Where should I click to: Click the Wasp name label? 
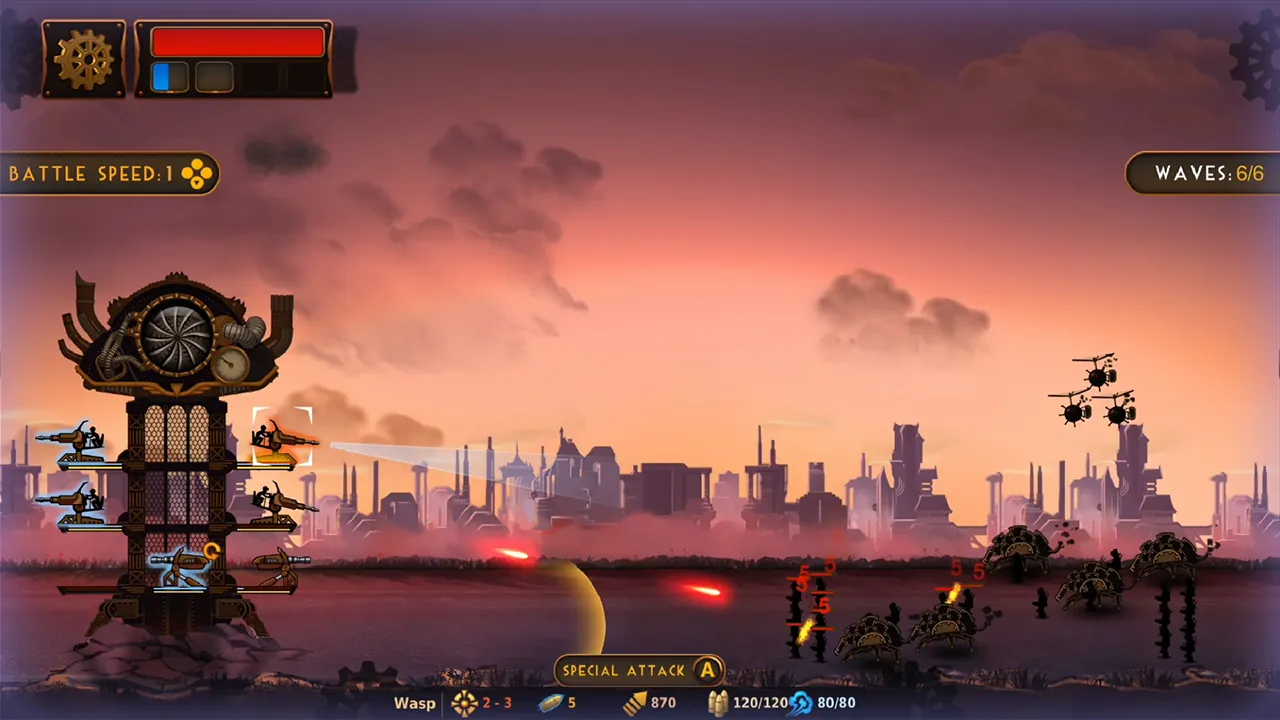(413, 703)
